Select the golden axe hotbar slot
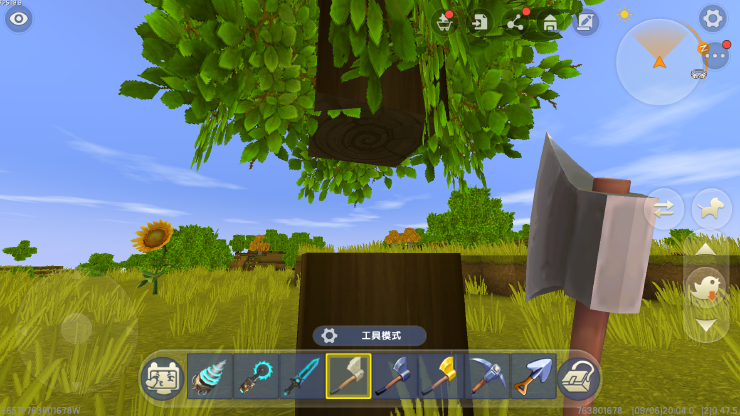 [441, 377]
